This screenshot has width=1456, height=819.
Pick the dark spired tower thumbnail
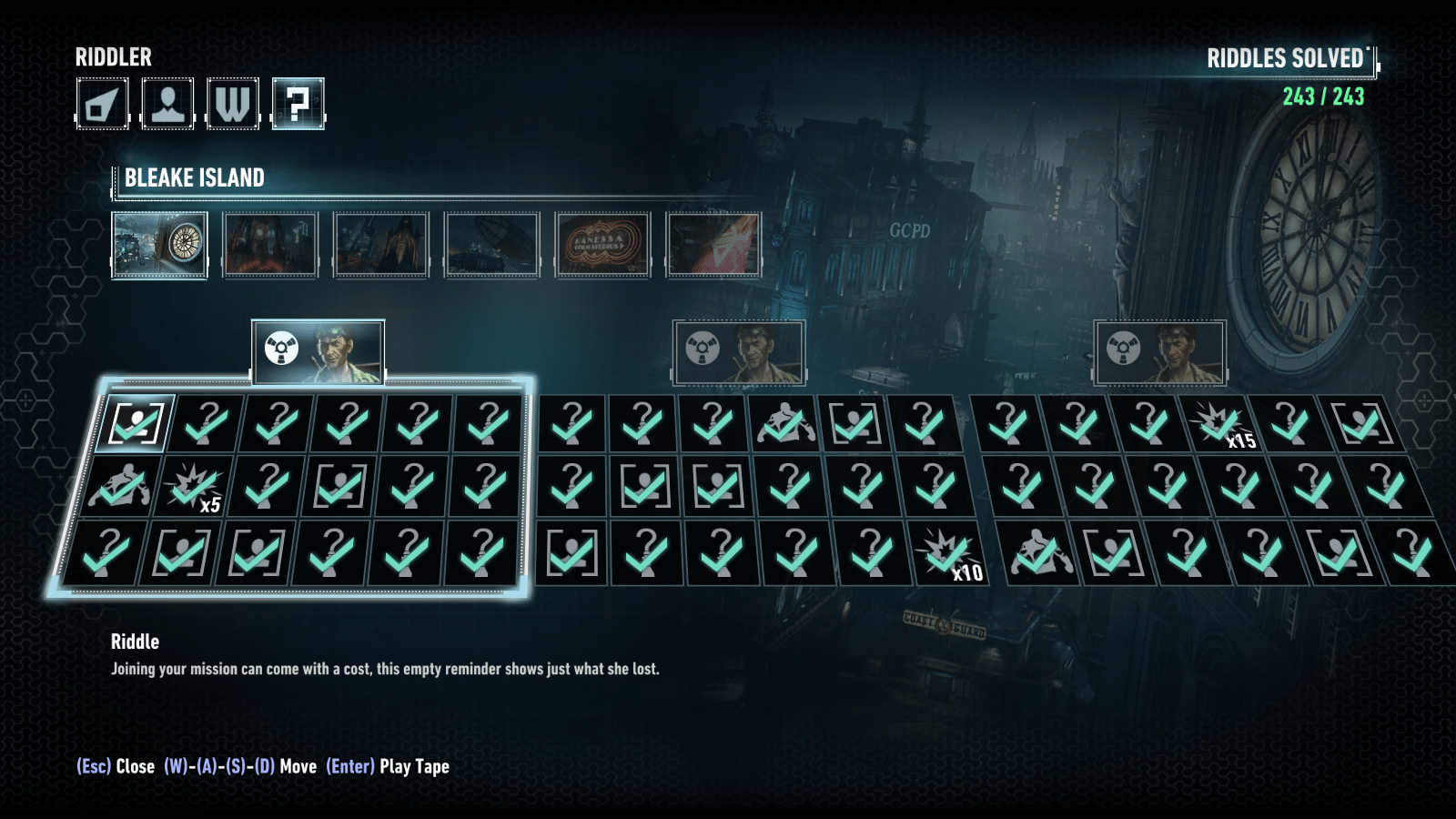[x=380, y=245]
